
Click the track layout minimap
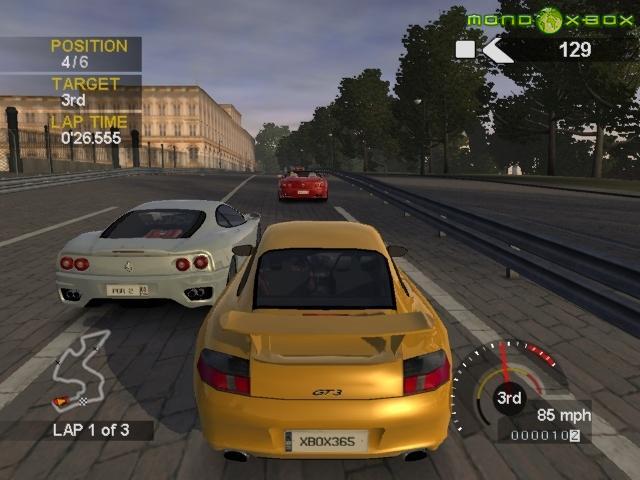pyautogui.click(x=81, y=367)
